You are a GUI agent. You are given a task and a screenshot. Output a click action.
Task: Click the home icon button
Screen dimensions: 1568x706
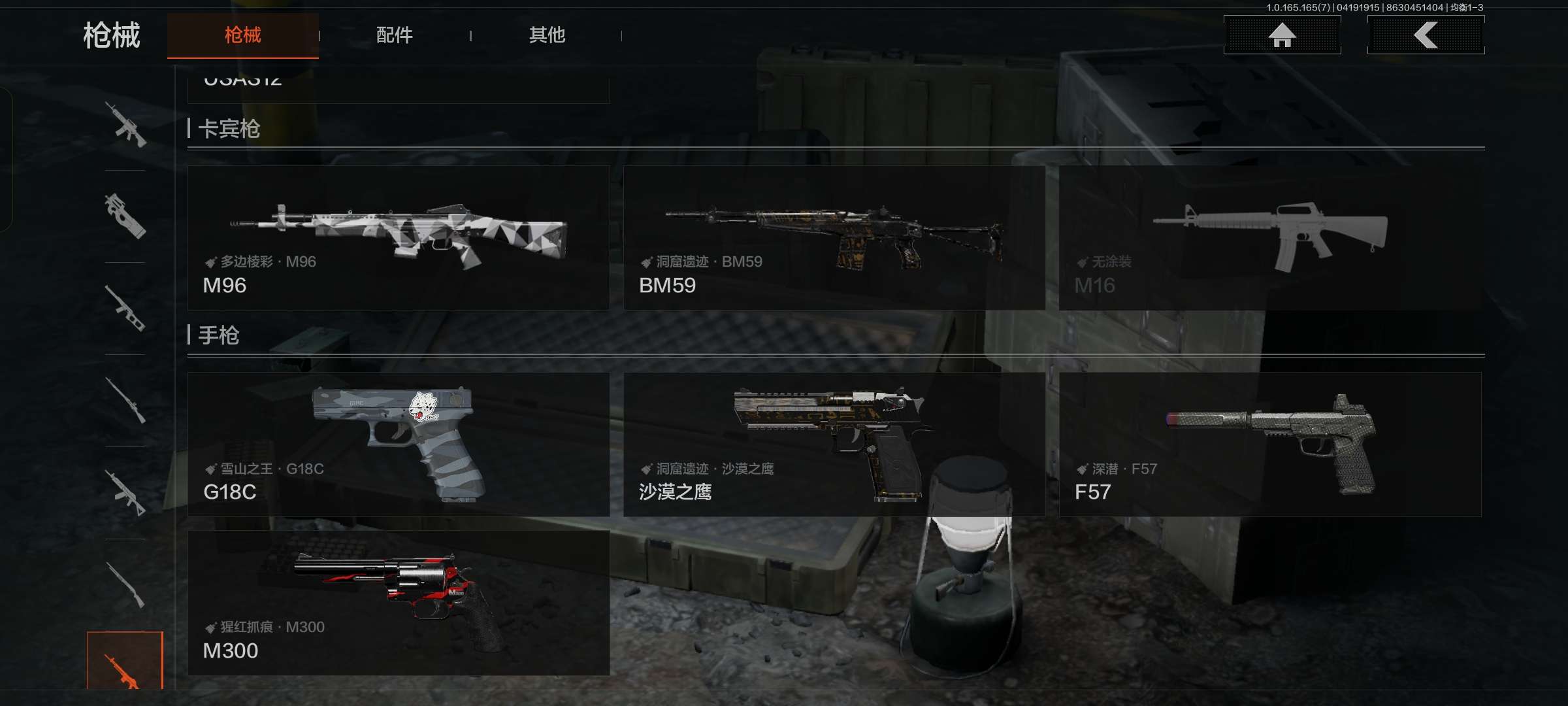point(1282,36)
